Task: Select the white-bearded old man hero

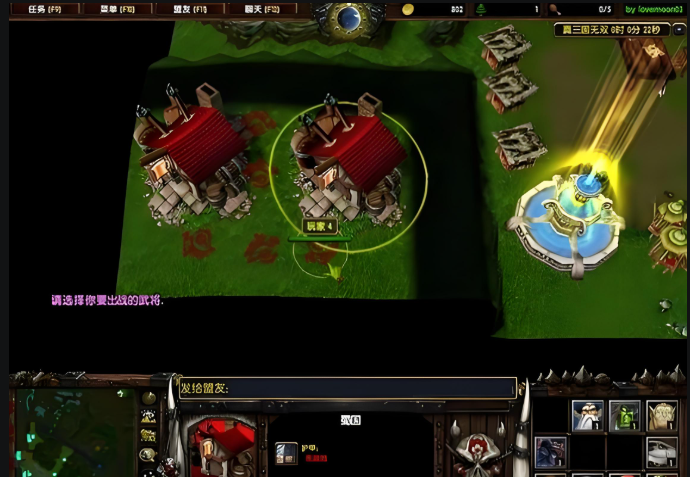Action: (x=587, y=415)
